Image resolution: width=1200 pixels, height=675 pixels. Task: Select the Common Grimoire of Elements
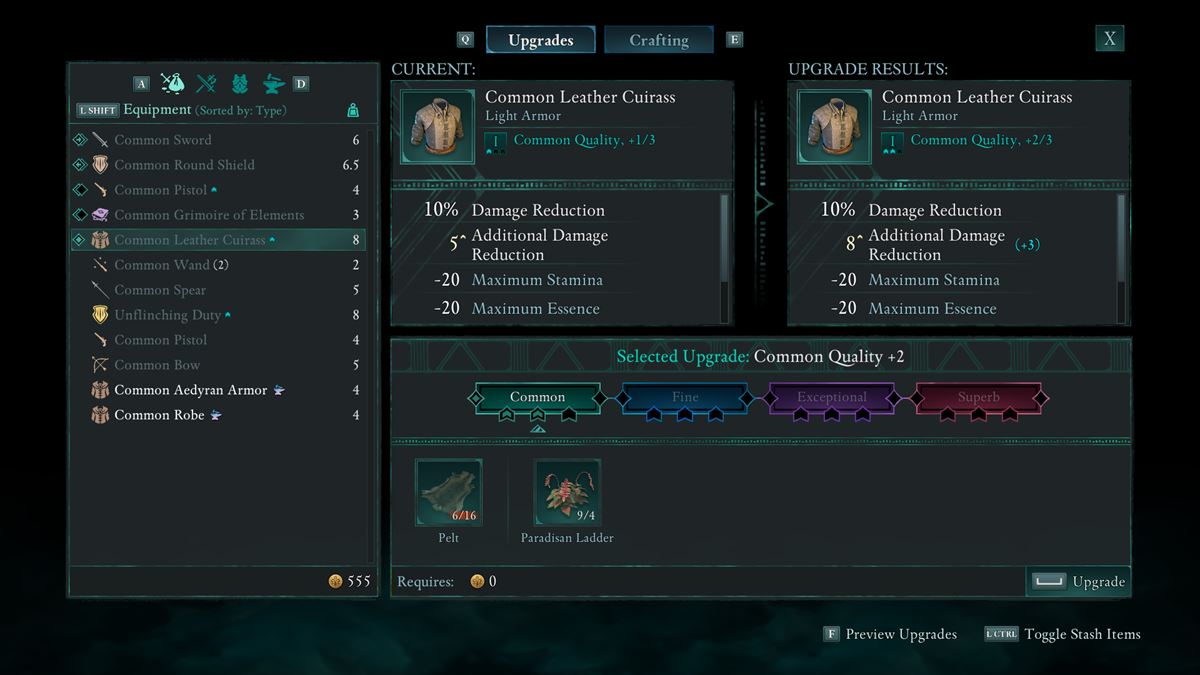point(209,215)
